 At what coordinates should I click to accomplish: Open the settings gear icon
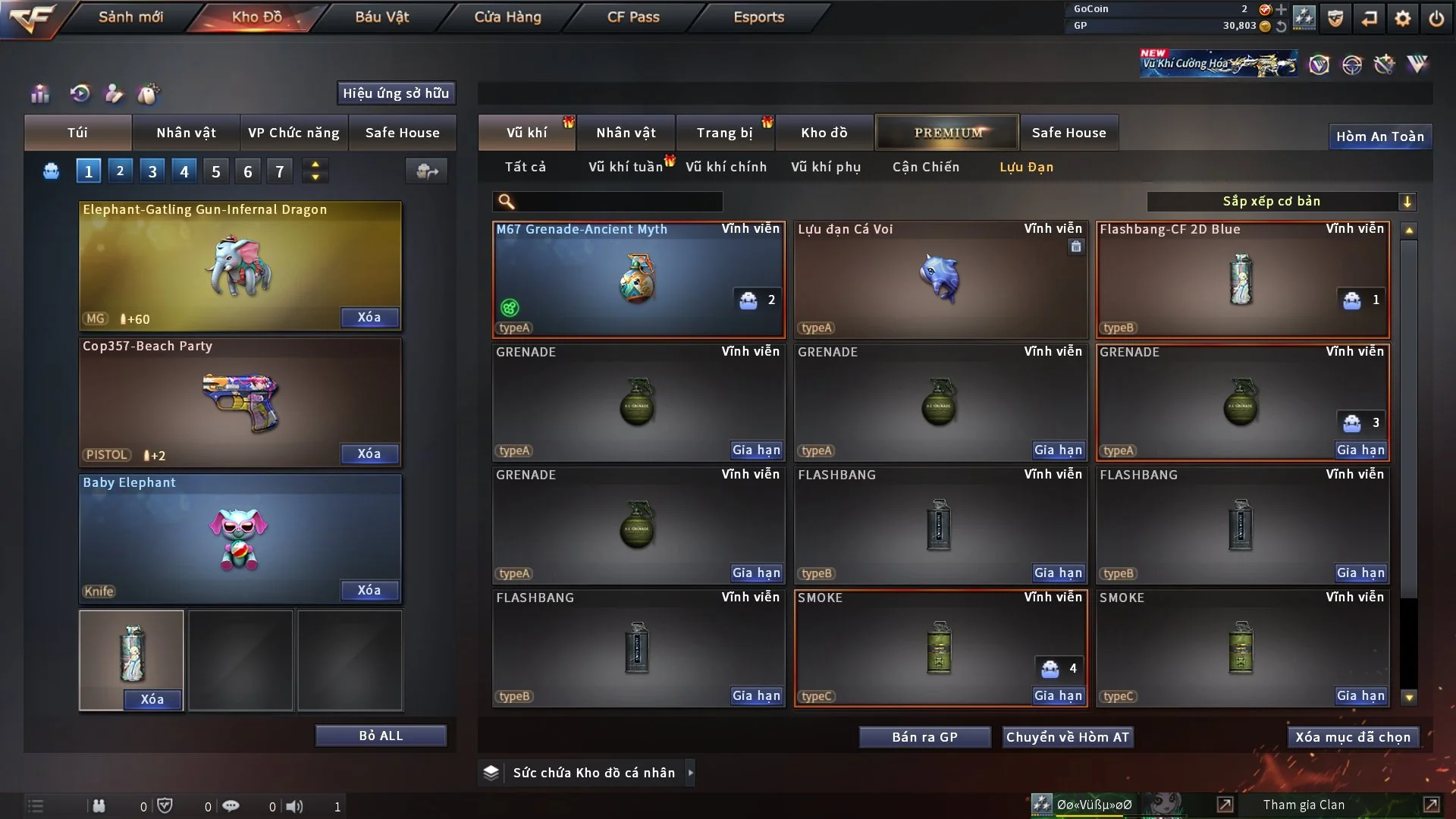point(1403,18)
